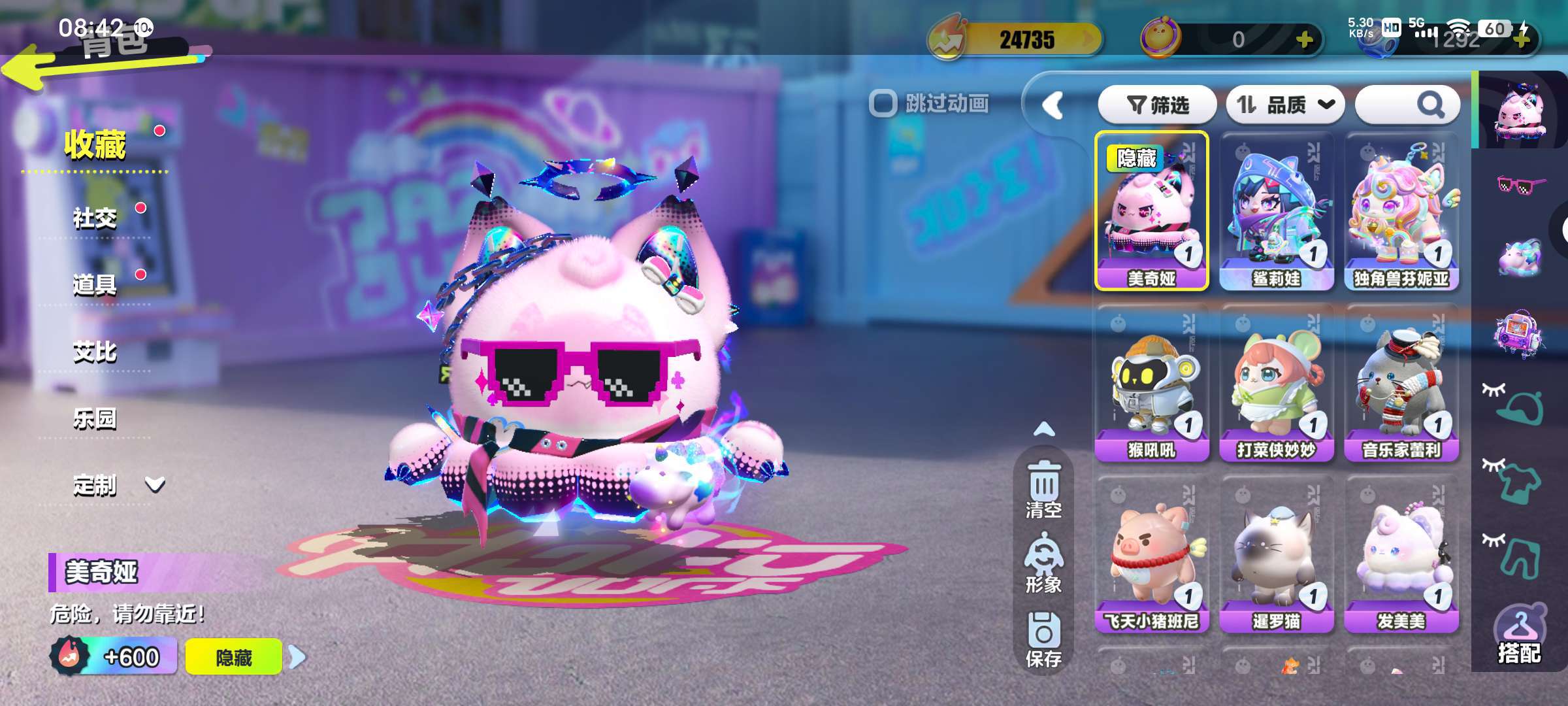The width and height of the screenshot is (1568, 706).
Task: Open the 筛选 filter button
Action: point(1157,105)
